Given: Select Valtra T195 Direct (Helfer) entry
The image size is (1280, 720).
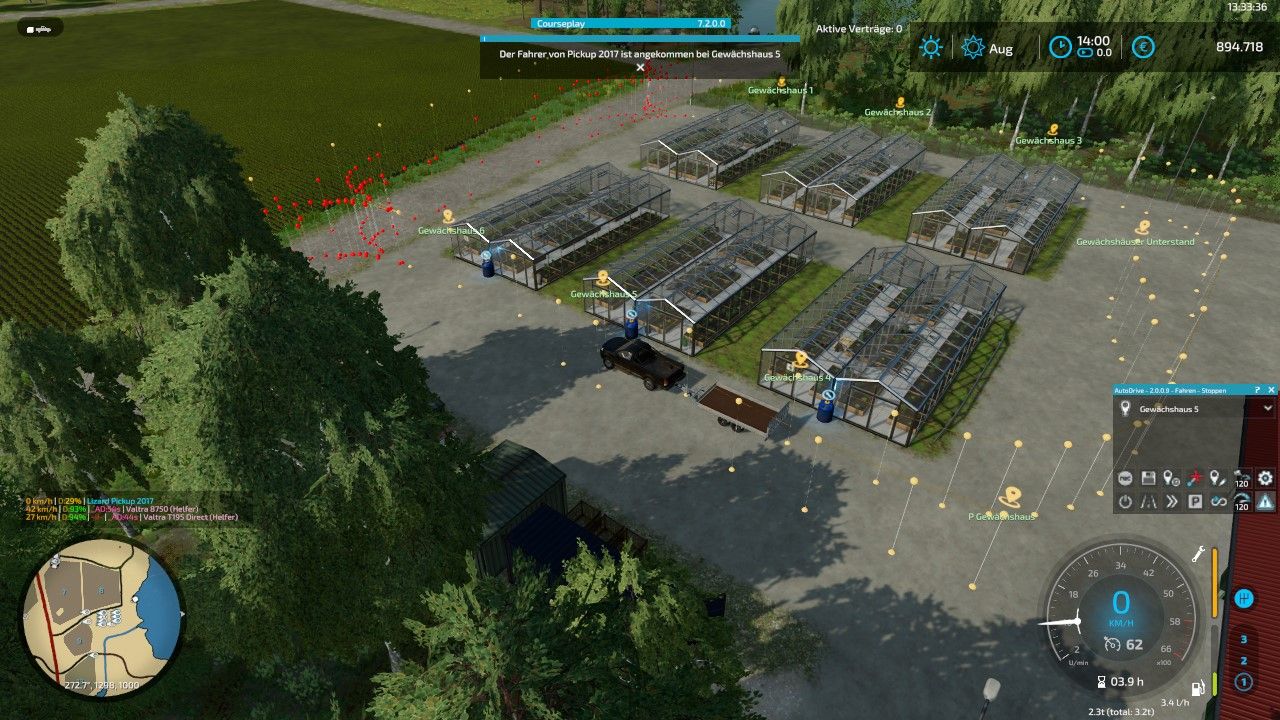Looking at the screenshot, I should (x=190, y=517).
